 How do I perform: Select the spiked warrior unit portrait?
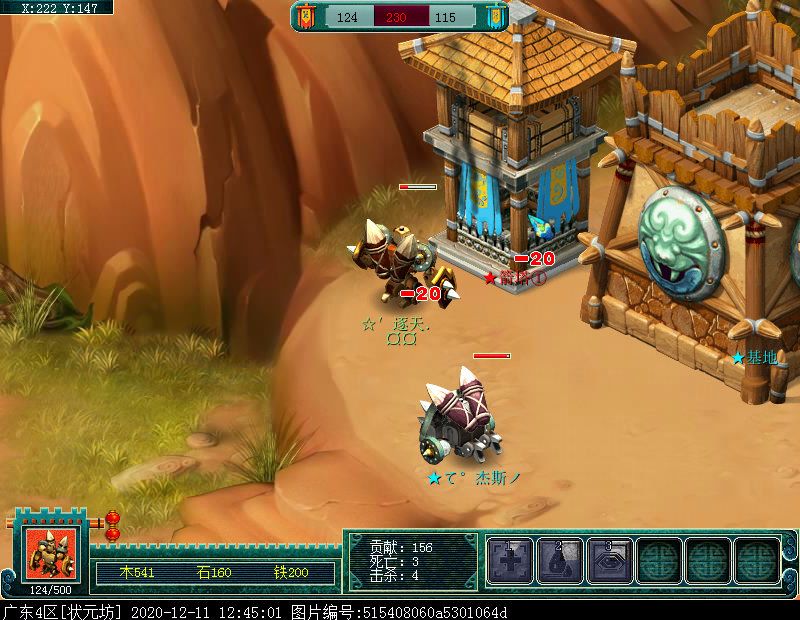pyautogui.click(x=50, y=553)
